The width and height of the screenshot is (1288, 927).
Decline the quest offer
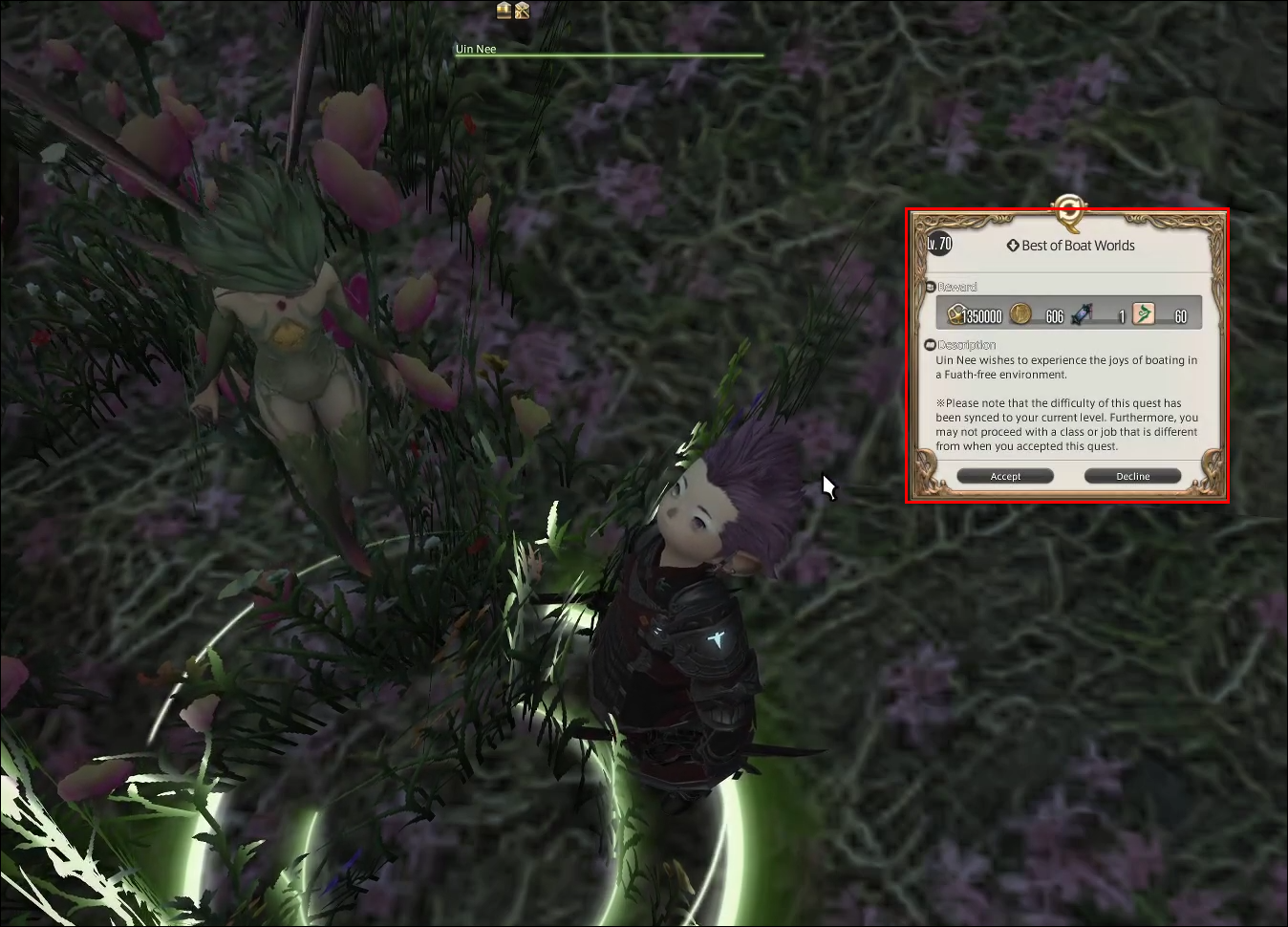(x=1132, y=476)
